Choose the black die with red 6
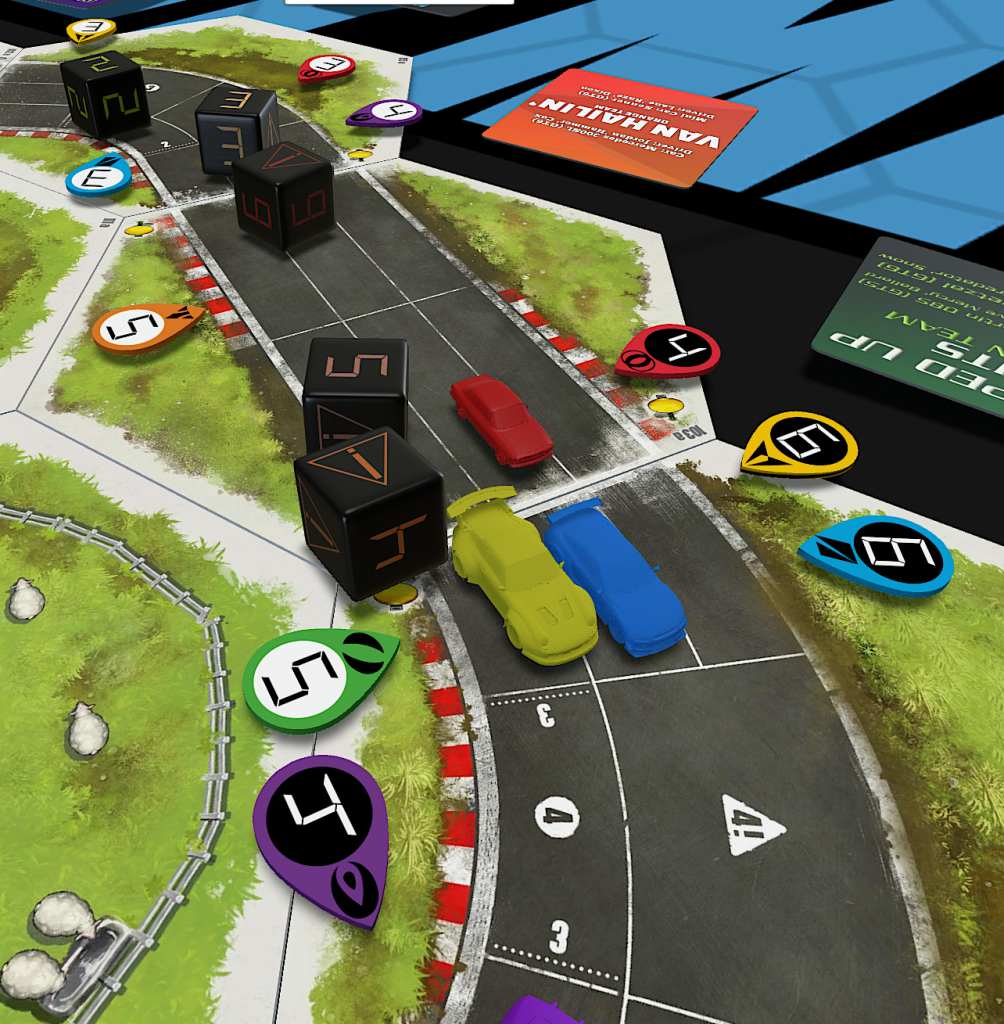 click(283, 195)
